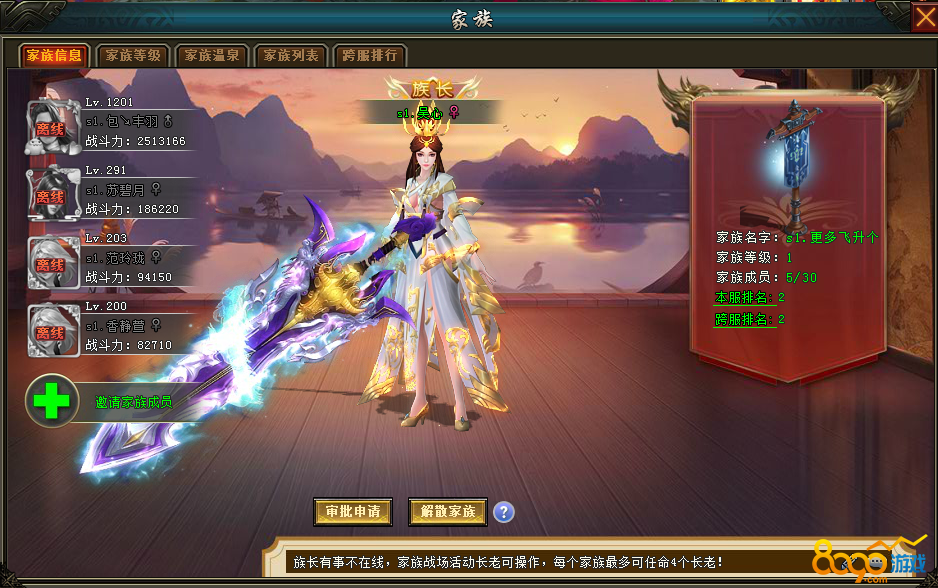Click the 审批申请 button
Screen dimensions: 938x588
pos(352,511)
